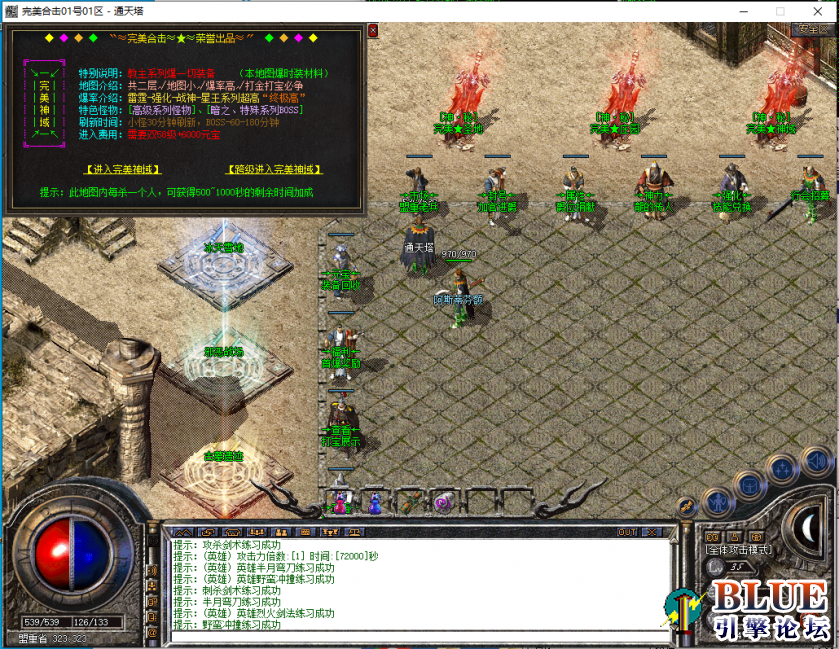
Task: Close the NPC dialogue panel
Action: (374, 31)
